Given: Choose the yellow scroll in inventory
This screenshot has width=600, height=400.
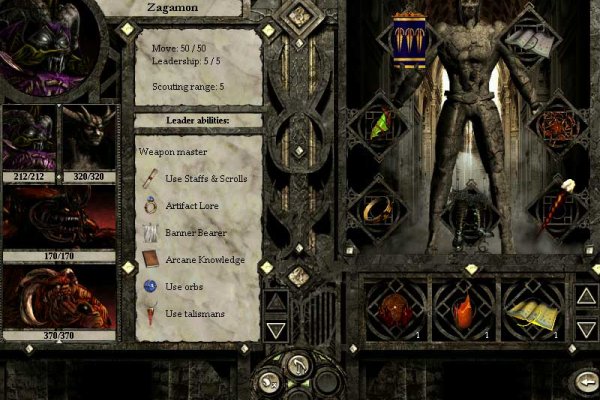Looking at the screenshot, I should click(x=531, y=308).
